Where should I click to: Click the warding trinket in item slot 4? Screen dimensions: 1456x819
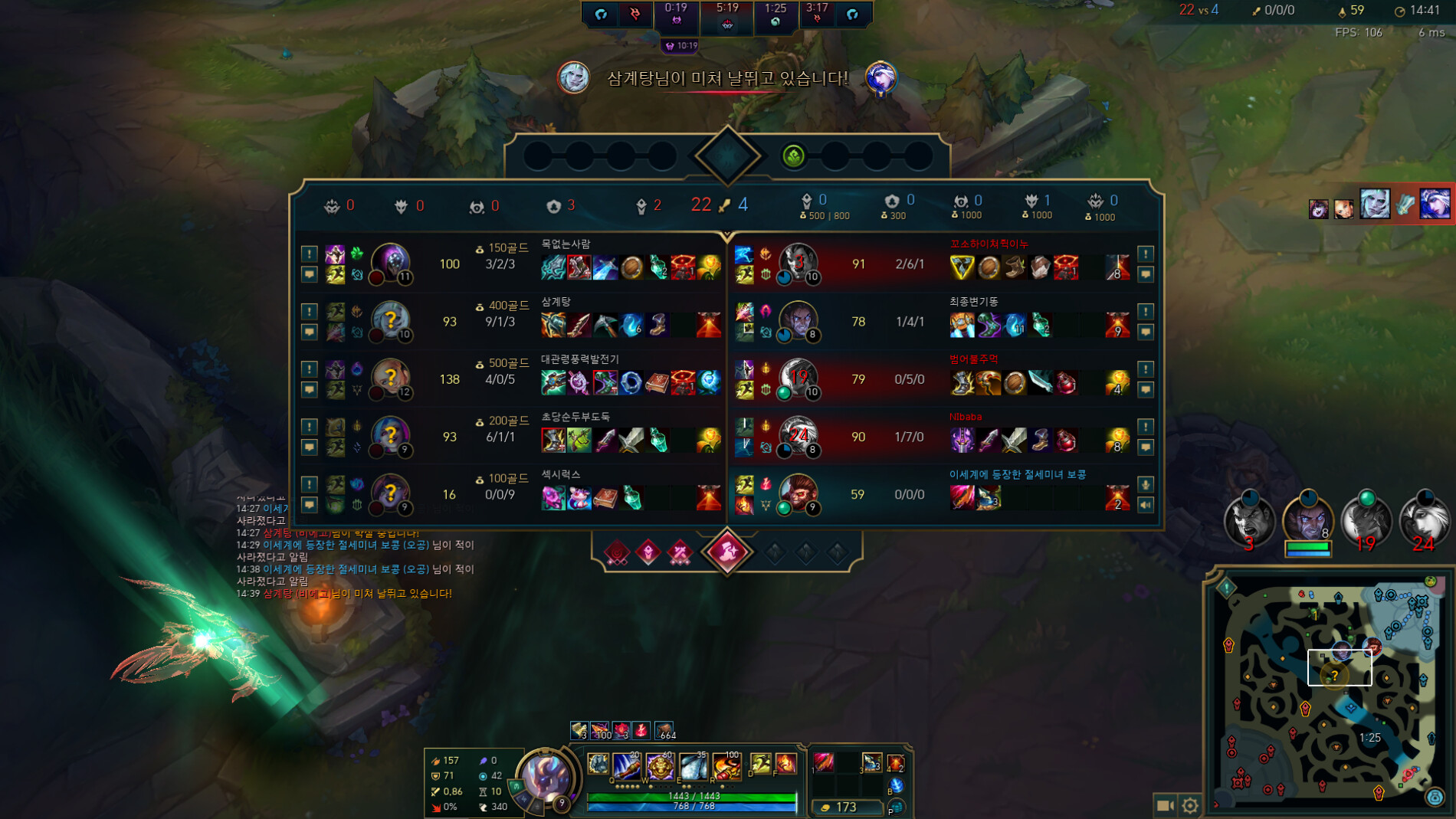click(x=897, y=763)
